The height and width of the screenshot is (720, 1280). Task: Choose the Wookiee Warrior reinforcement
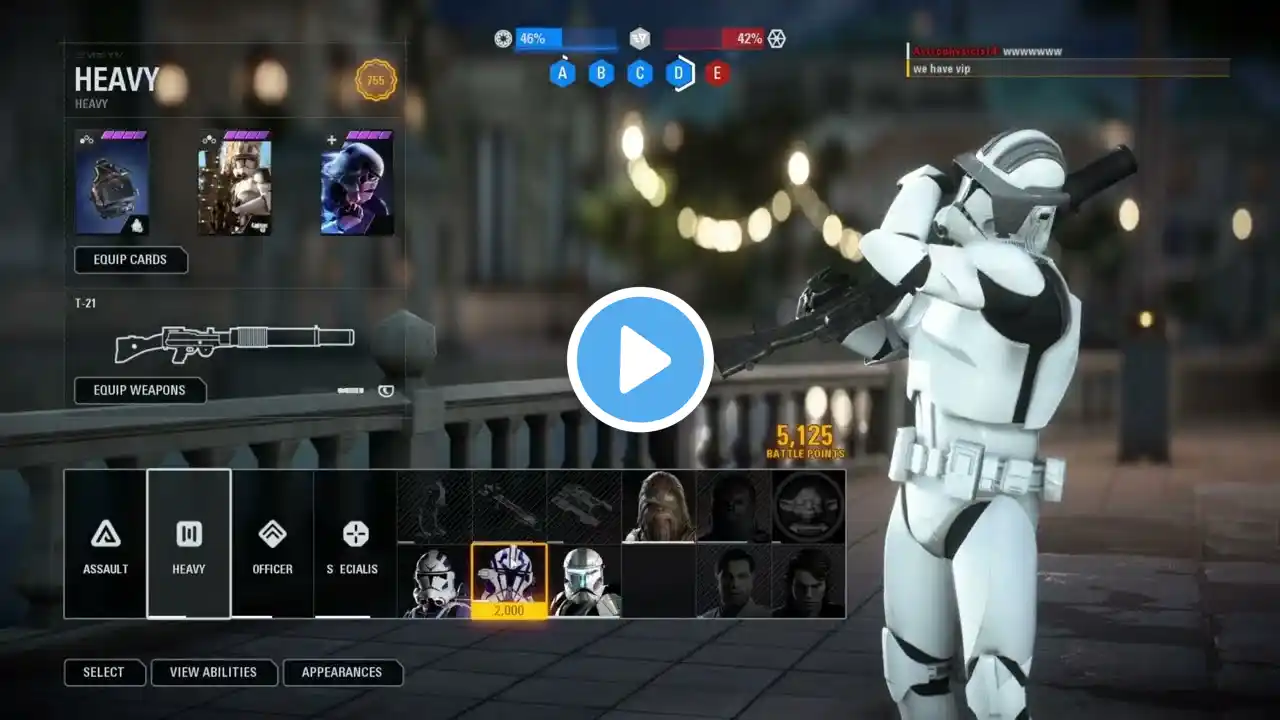coord(659,506)
